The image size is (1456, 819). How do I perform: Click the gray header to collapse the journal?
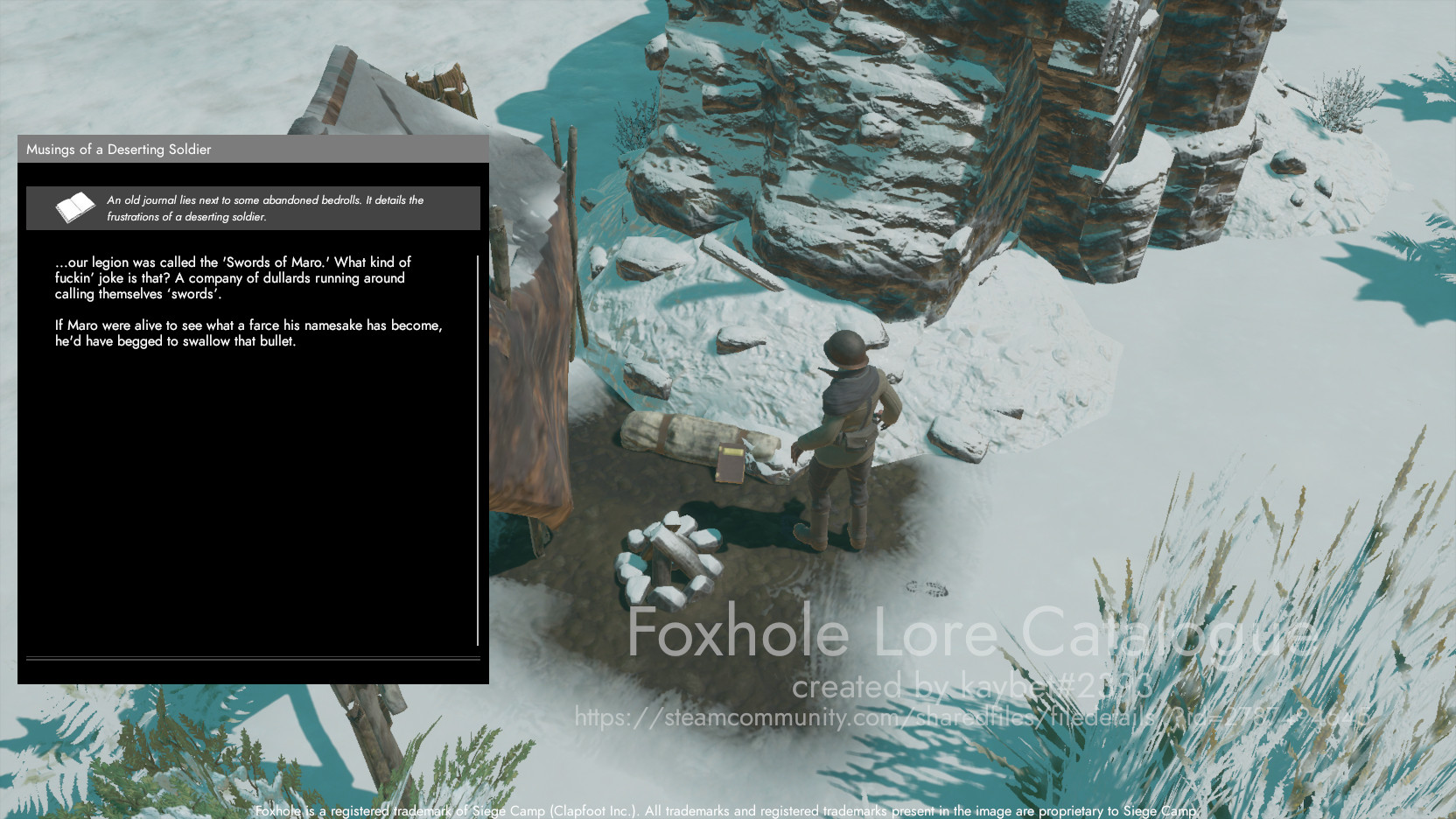pos(254,150)
